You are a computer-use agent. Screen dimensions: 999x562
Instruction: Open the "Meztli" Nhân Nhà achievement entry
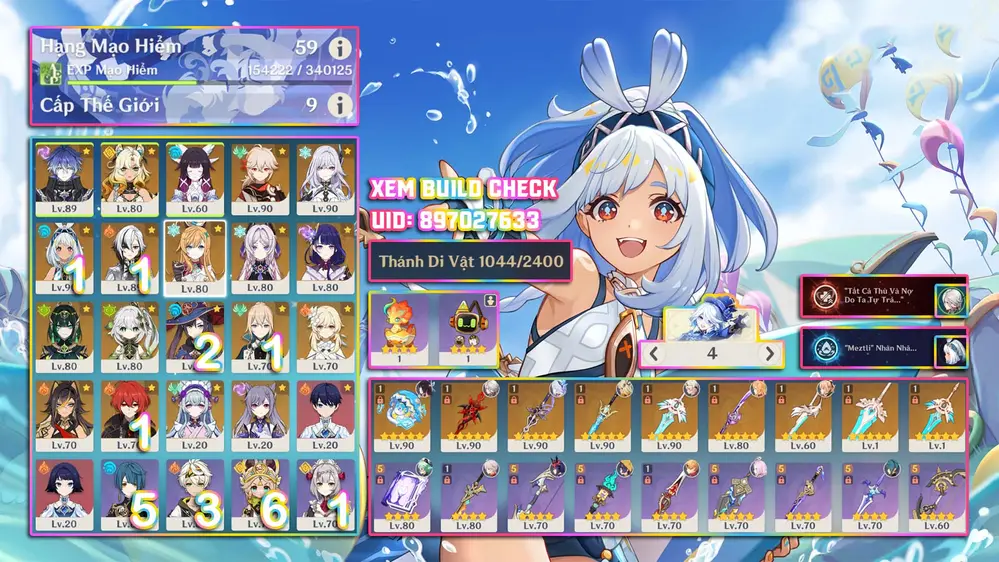point(882,348)
